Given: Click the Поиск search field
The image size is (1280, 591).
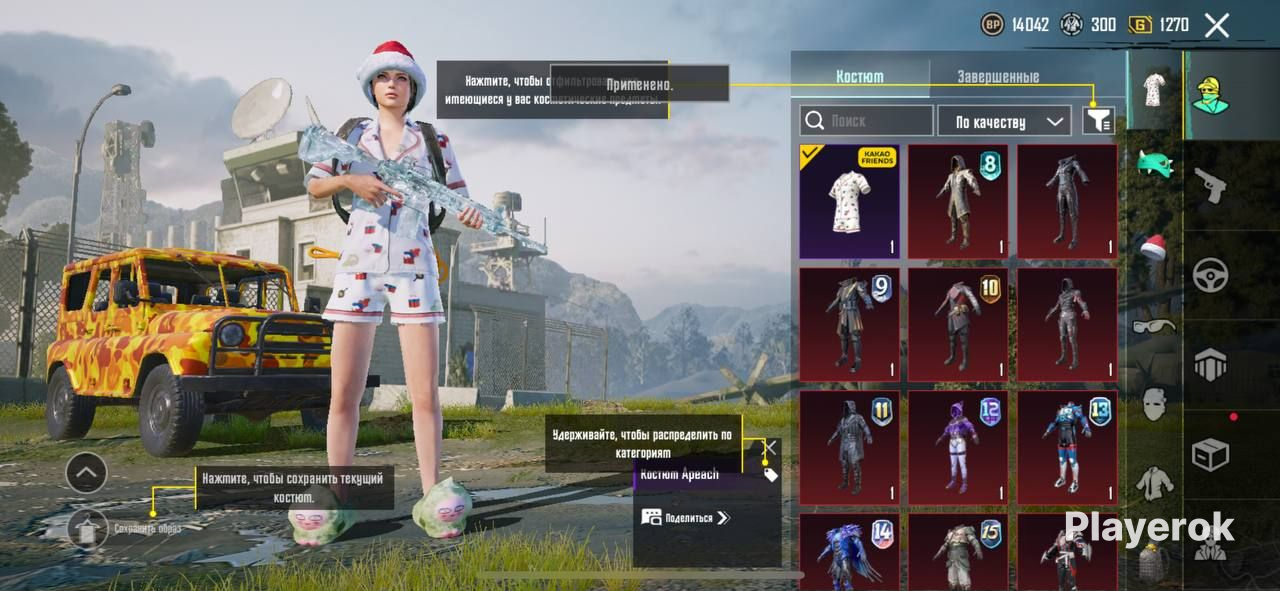Looking at the screenshot, I should click(x=866, y=121).
